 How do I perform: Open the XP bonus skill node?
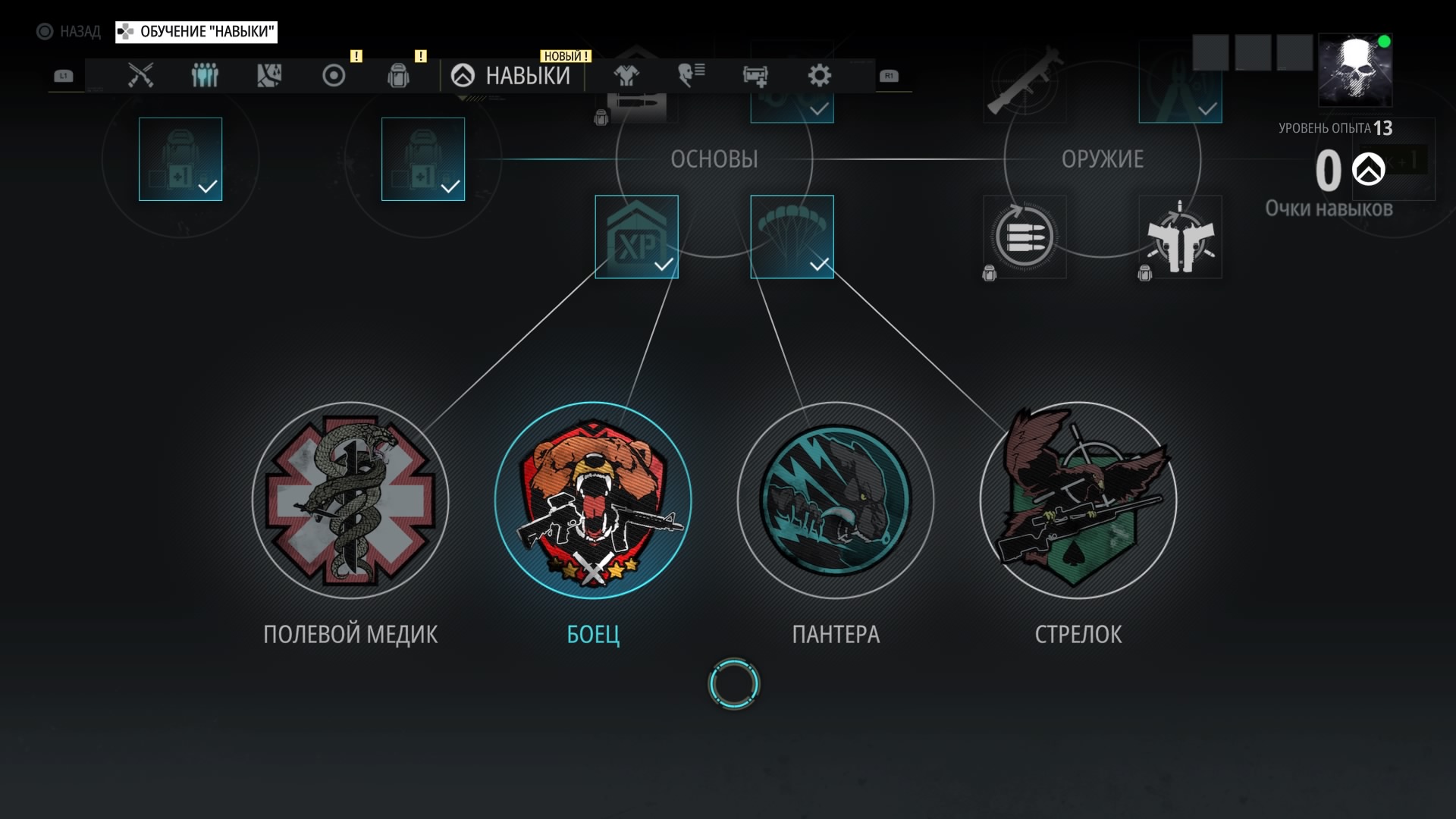click(x=636, y=237)
